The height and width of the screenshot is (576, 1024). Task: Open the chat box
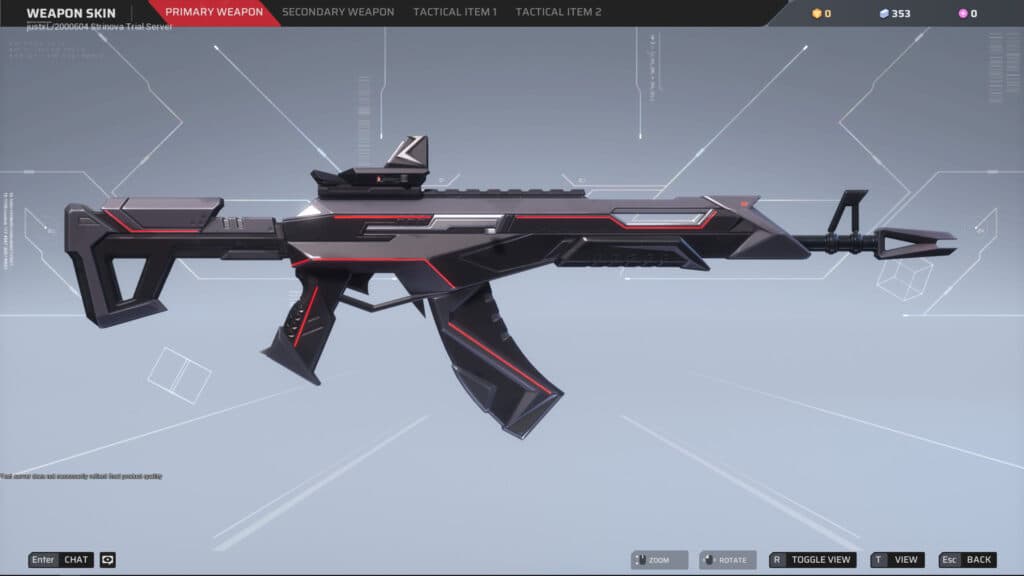[61, 560]
